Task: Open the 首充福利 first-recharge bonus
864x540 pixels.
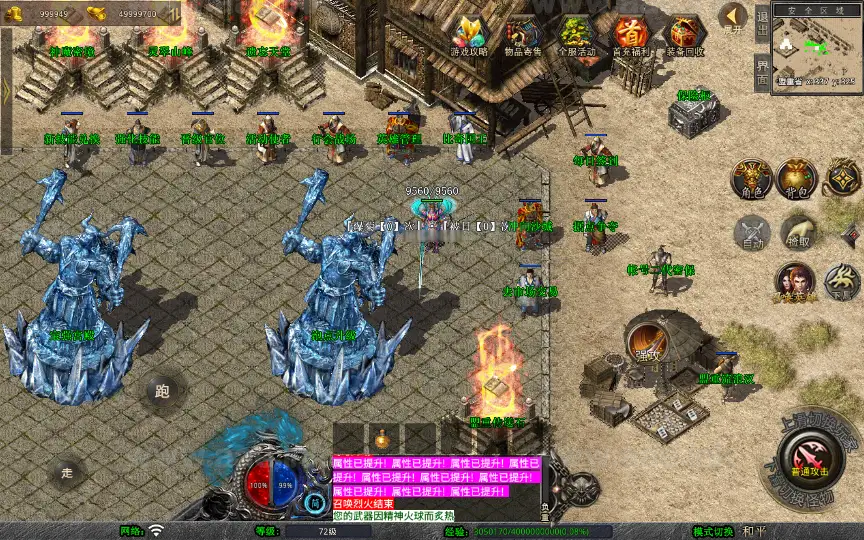Action: (x=630, y=37)
